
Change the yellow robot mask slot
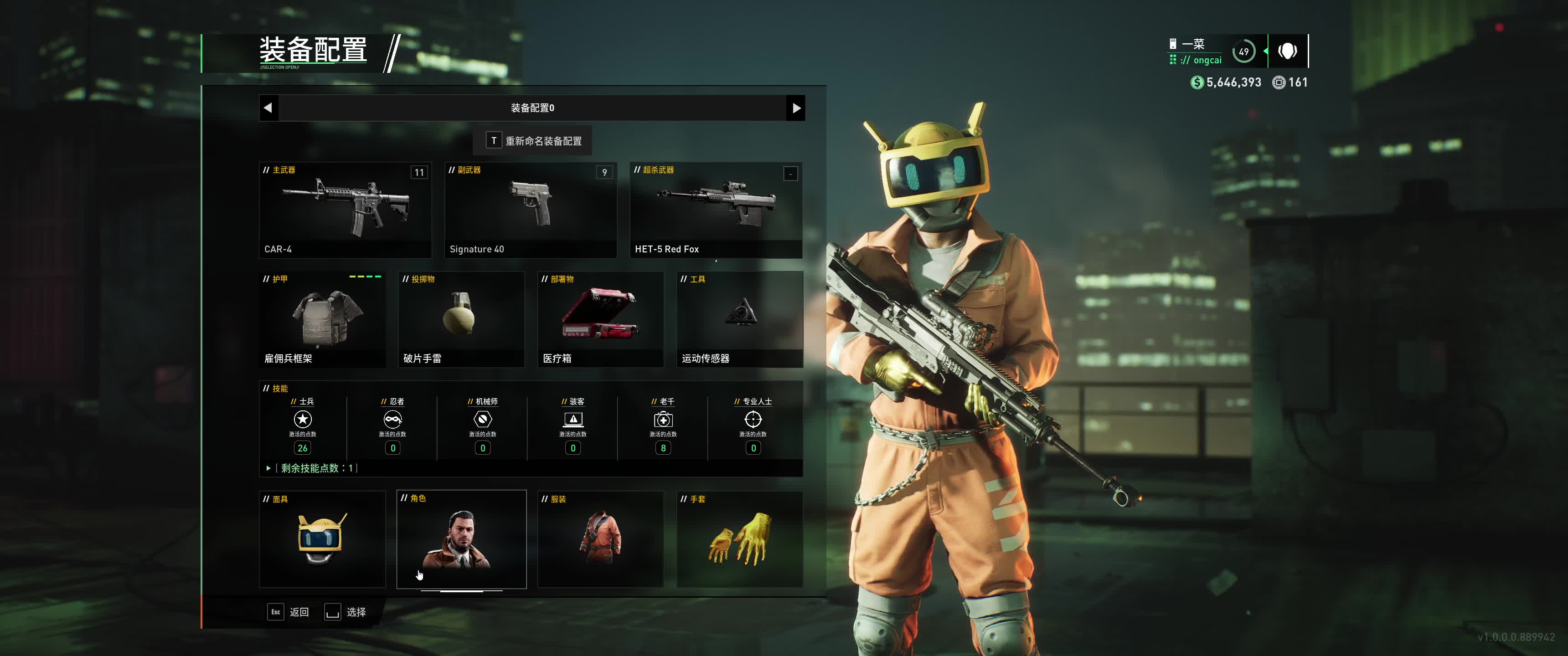coord(322,539)
